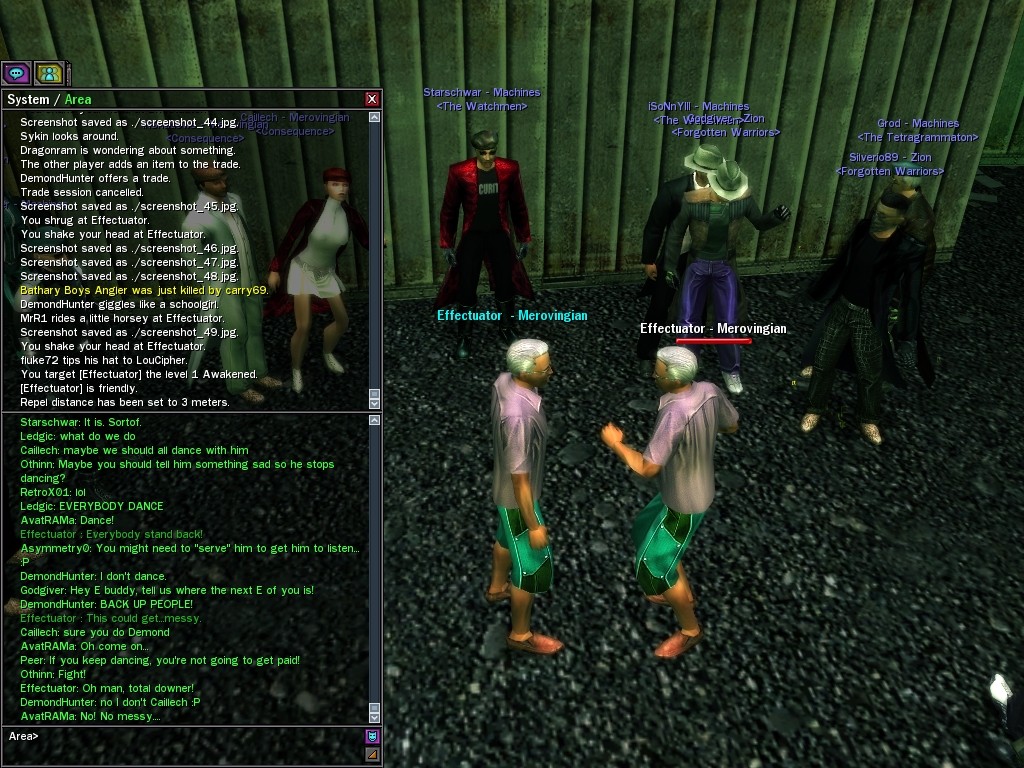
Task: Open the chat speech bubble icon
Action: (x=16, y=73)
